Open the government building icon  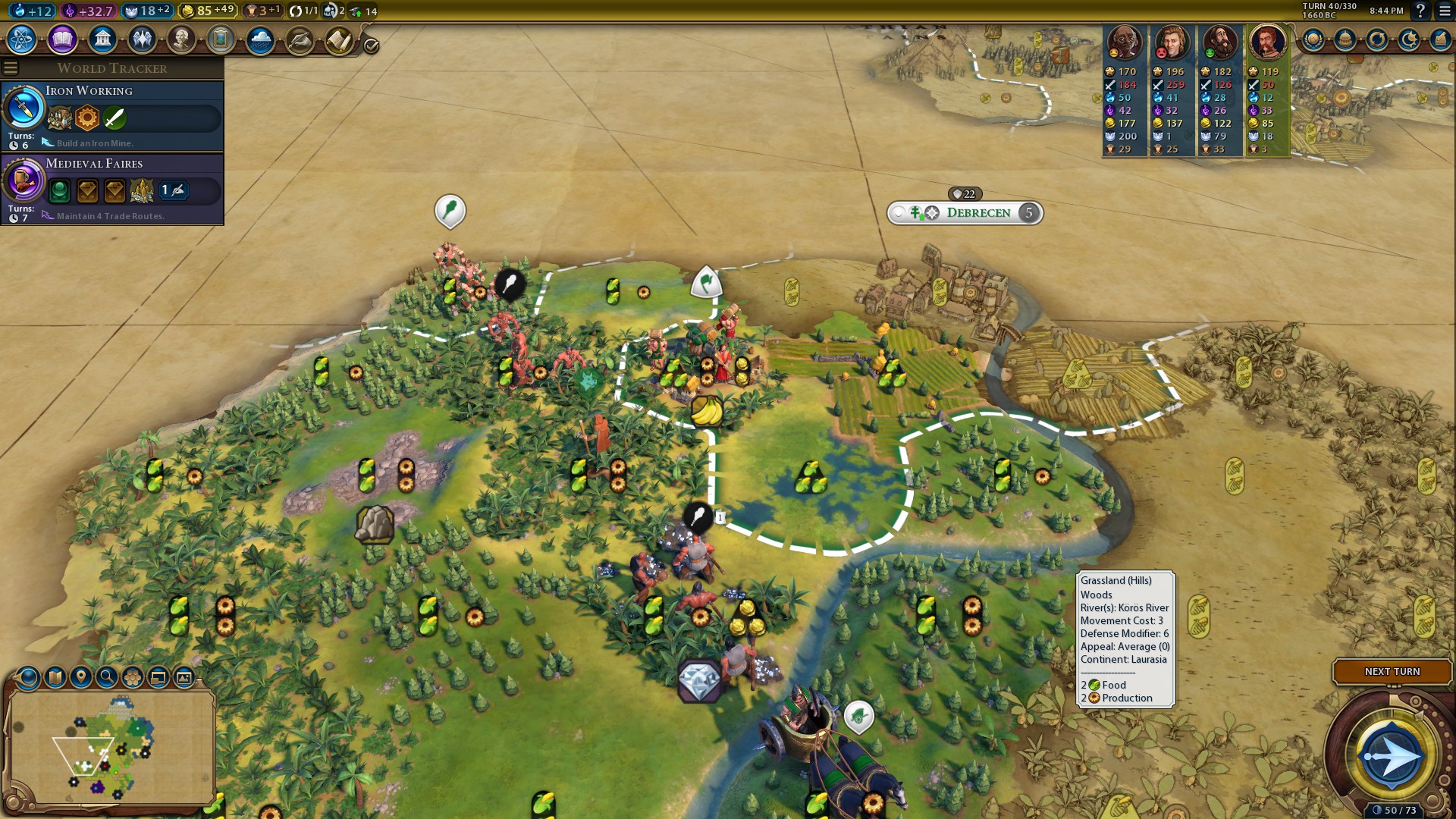[x=102, y=39]
